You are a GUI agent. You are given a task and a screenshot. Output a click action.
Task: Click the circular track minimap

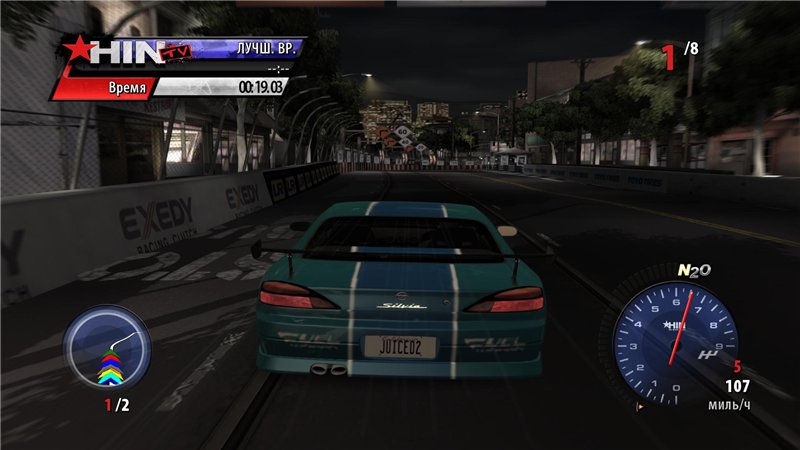coord(107,349)
